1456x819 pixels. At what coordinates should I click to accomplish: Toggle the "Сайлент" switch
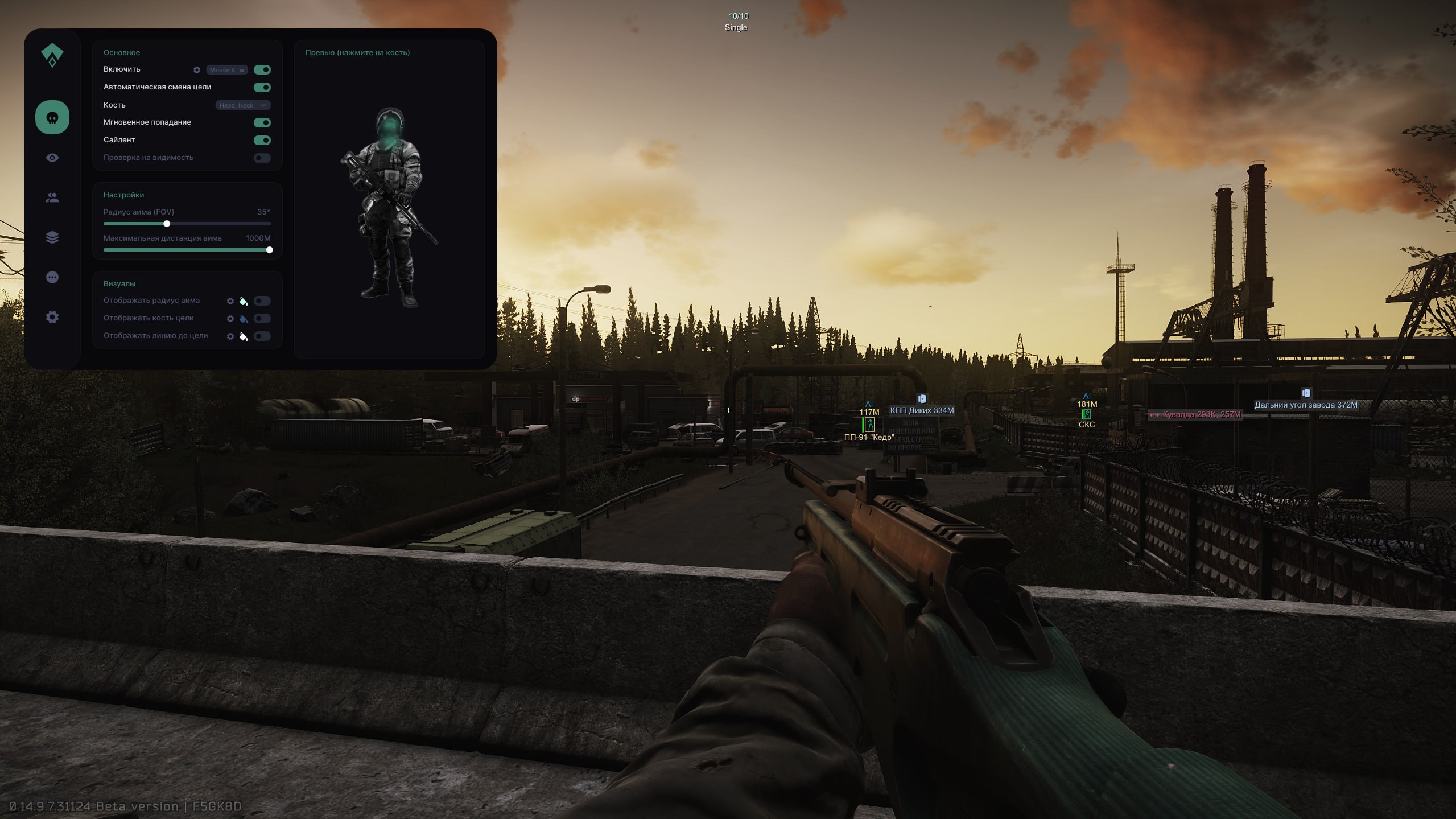coord(262,140)
